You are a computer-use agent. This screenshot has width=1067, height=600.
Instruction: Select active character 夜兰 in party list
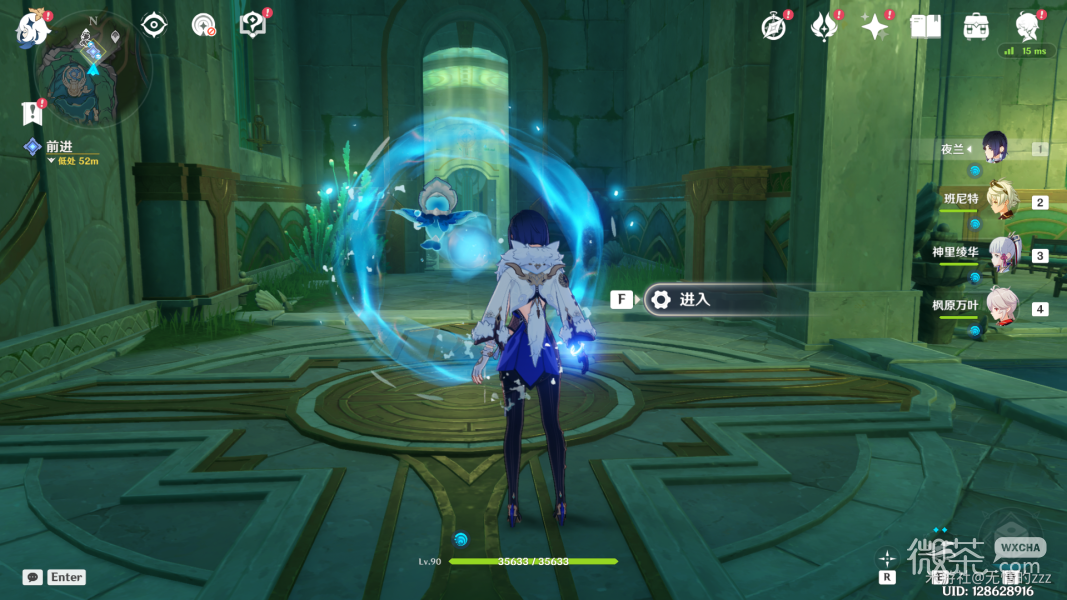993,148
